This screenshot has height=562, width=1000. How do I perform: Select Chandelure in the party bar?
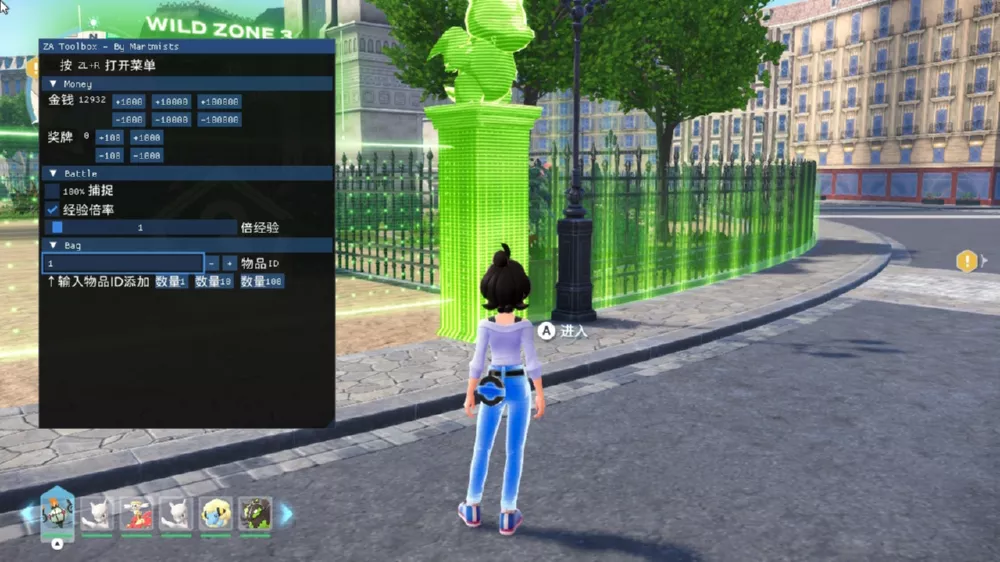pos(57,514)
